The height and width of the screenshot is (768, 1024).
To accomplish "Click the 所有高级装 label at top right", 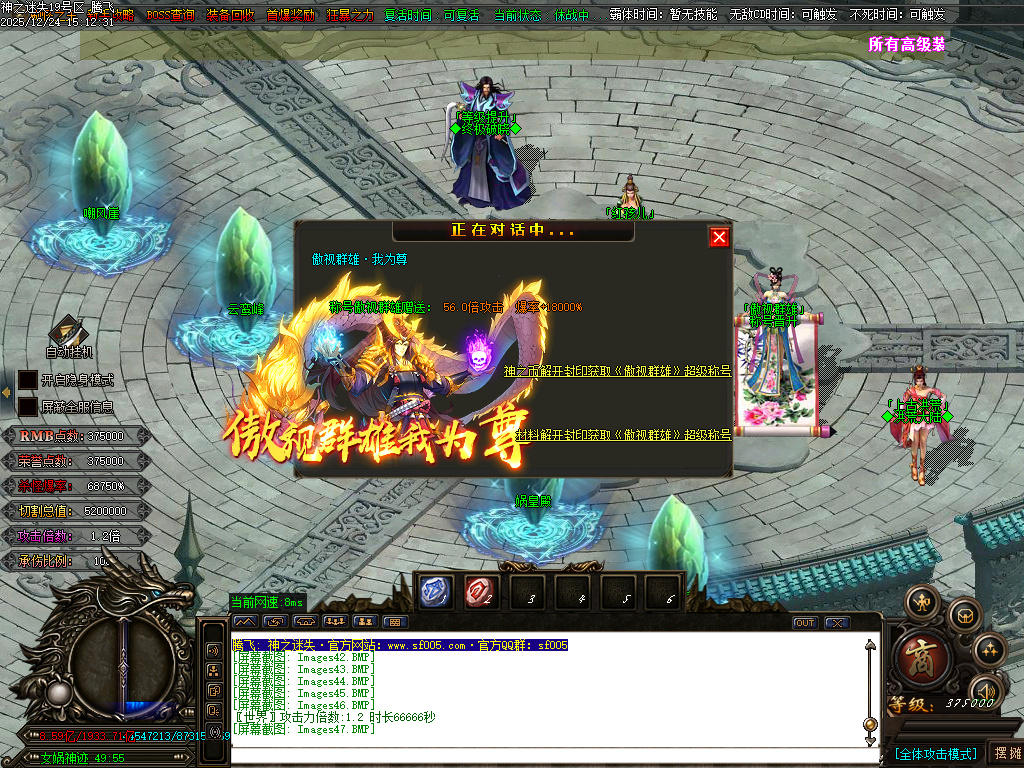I will [907, 44].
